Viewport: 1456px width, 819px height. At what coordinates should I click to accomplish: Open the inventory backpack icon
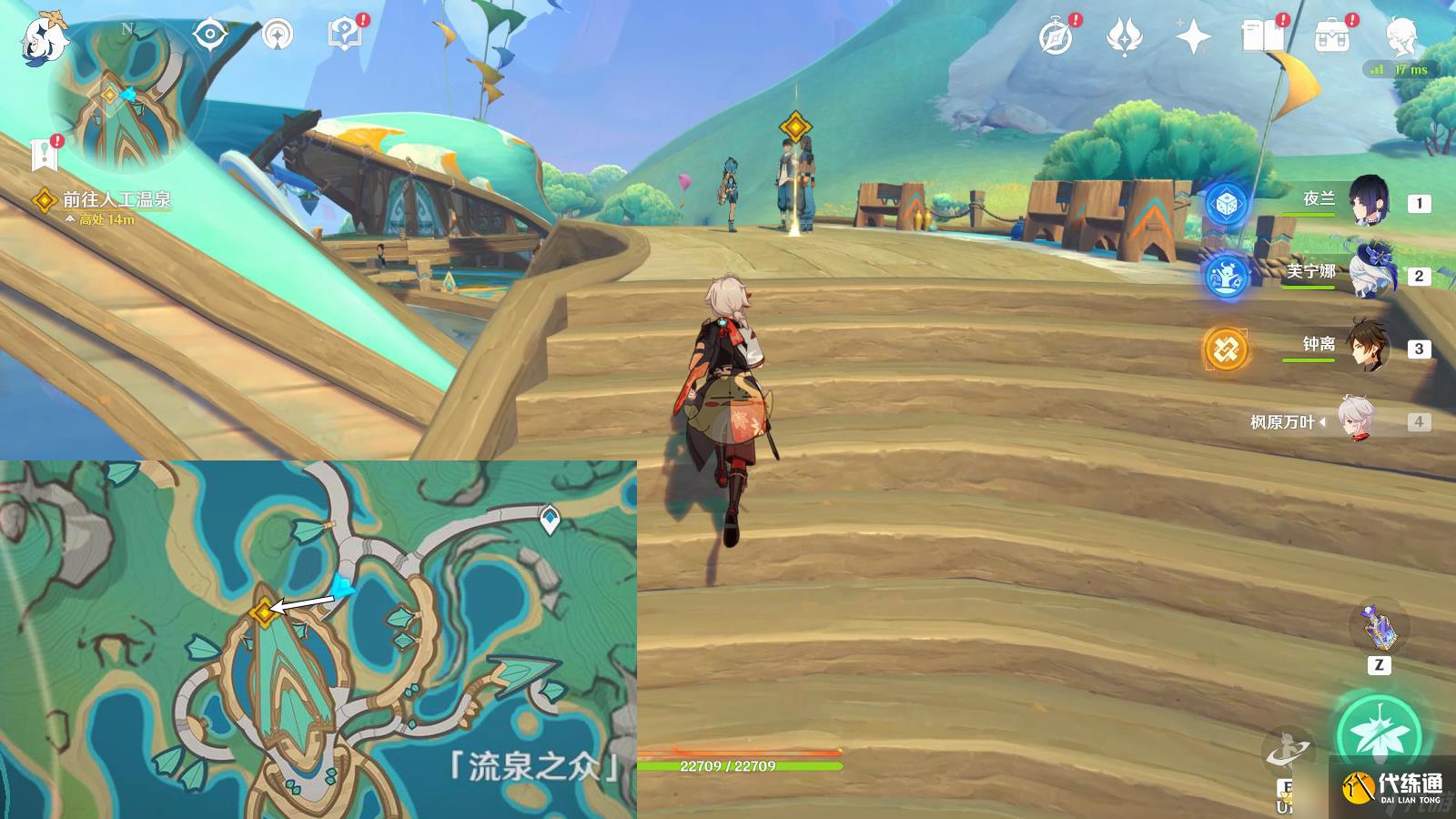(1331, 37)
